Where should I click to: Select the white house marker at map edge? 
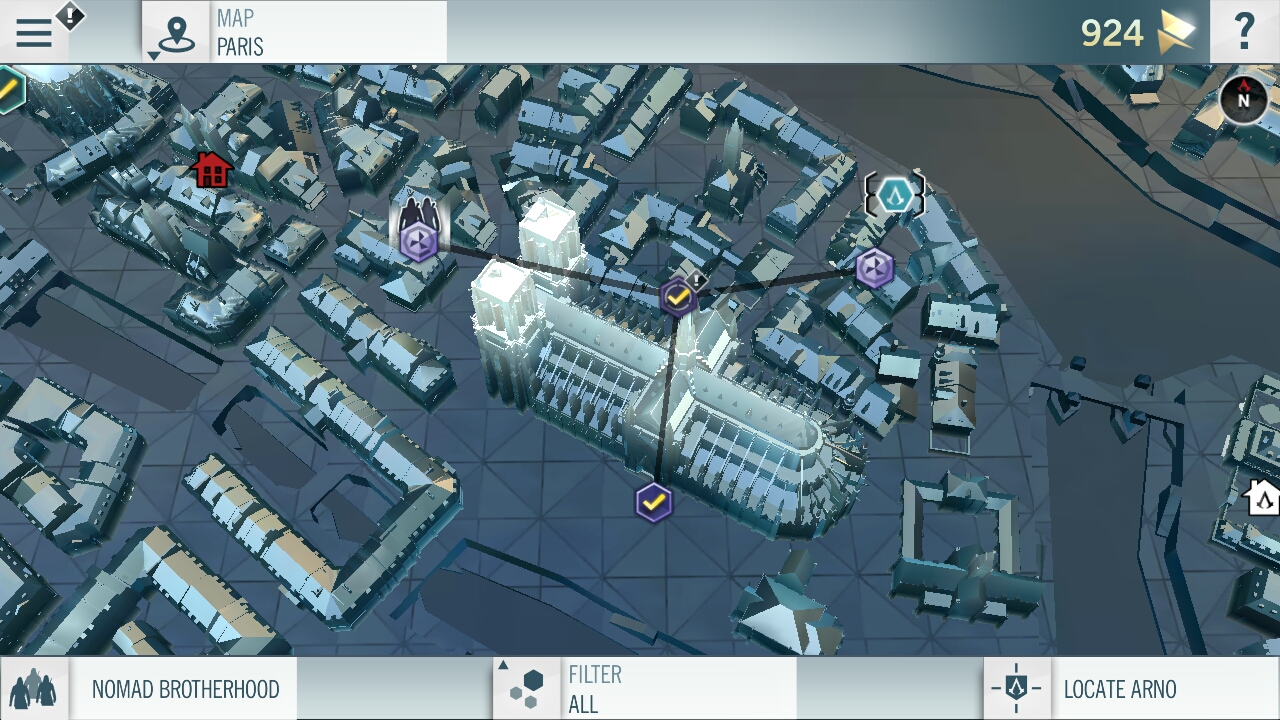click(1262, 496)
